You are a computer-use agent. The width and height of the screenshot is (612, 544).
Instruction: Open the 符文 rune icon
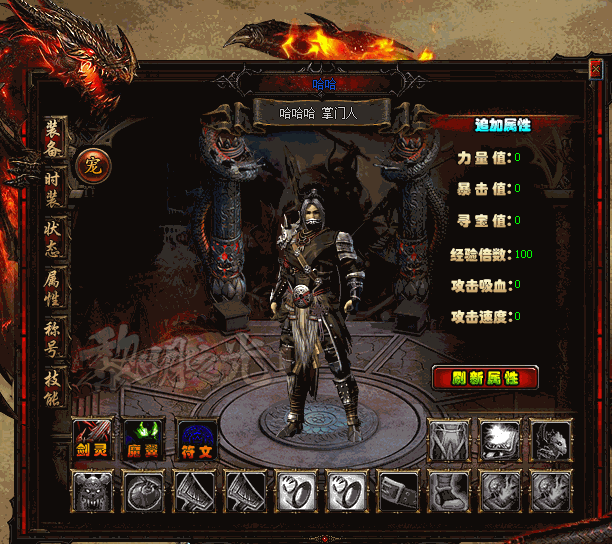196,439
